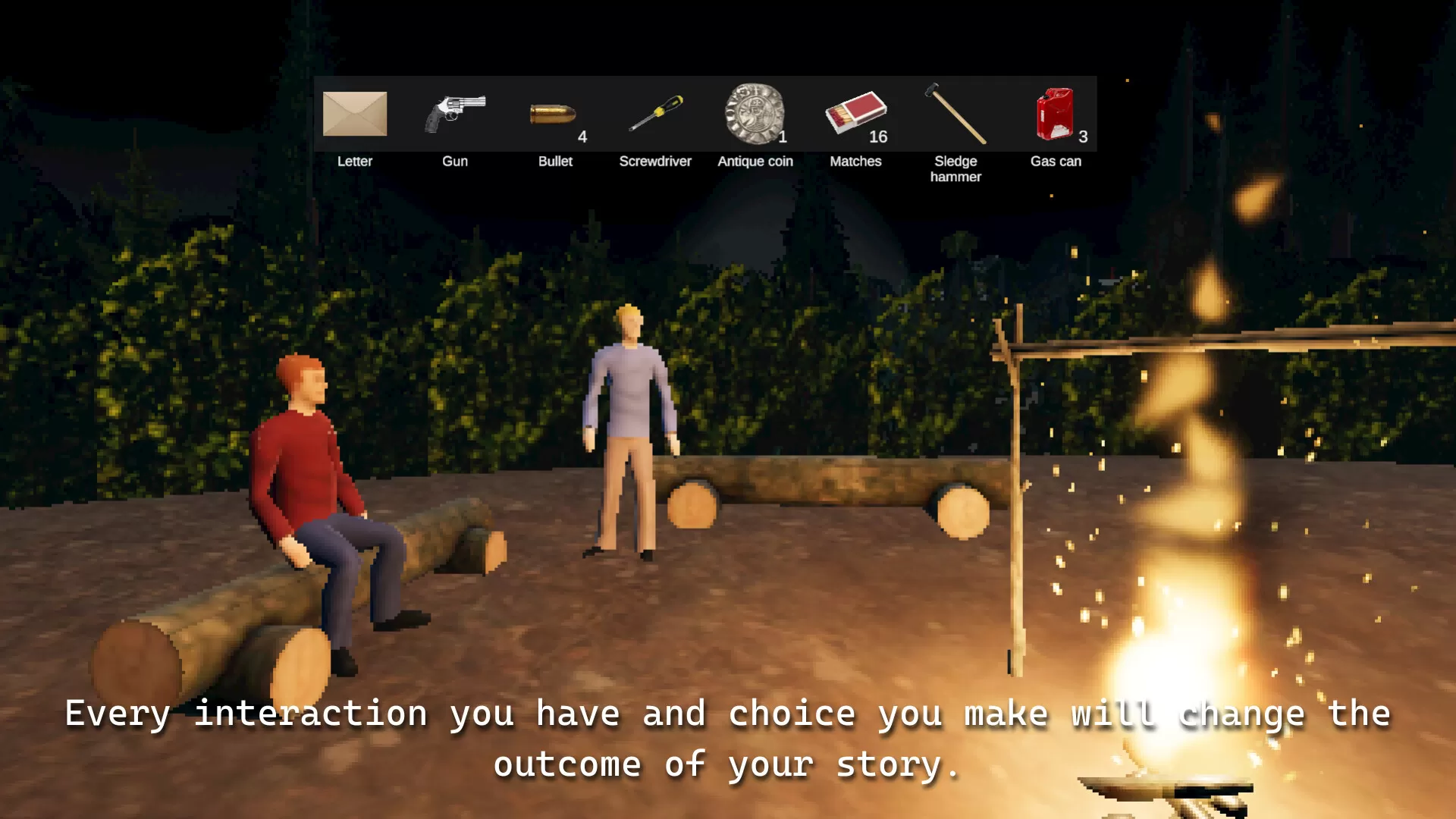Select the red Gas can

pyautogui.click(x=1055, y=115)
